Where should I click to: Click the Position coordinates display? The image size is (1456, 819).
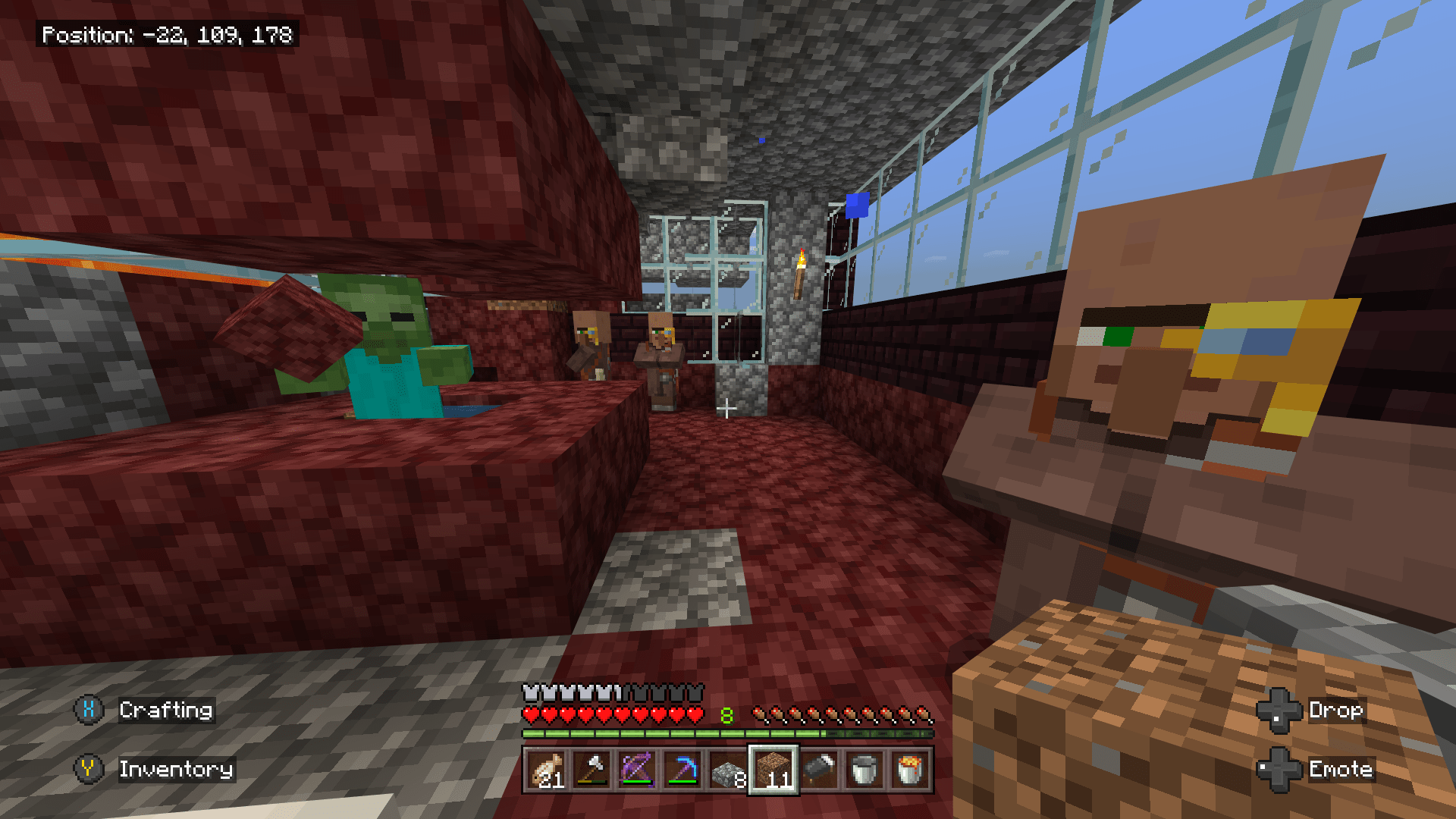pos(168,33)
